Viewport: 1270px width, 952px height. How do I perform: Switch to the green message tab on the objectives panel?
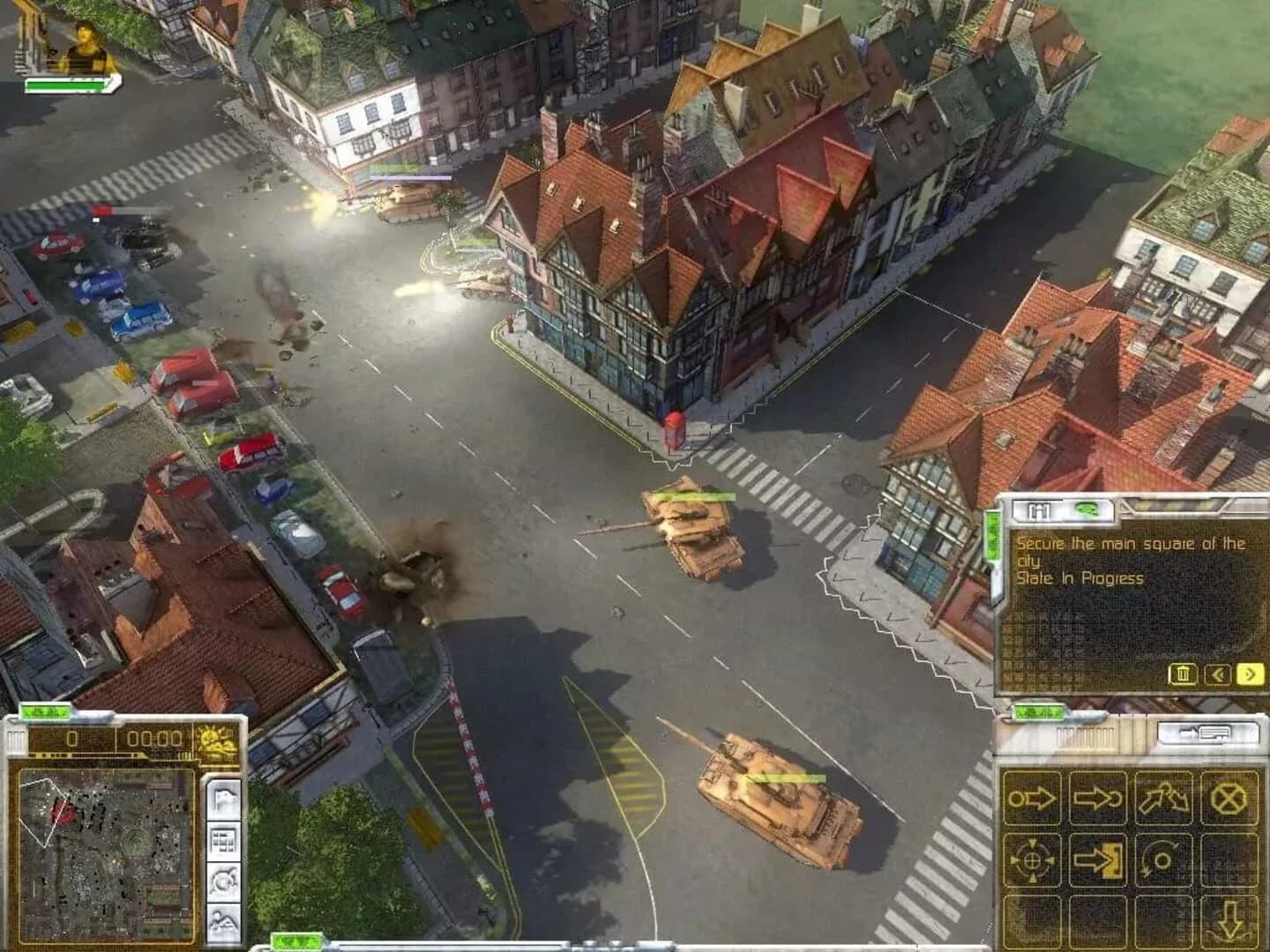pyautogui.click(x=1087, y=511)
